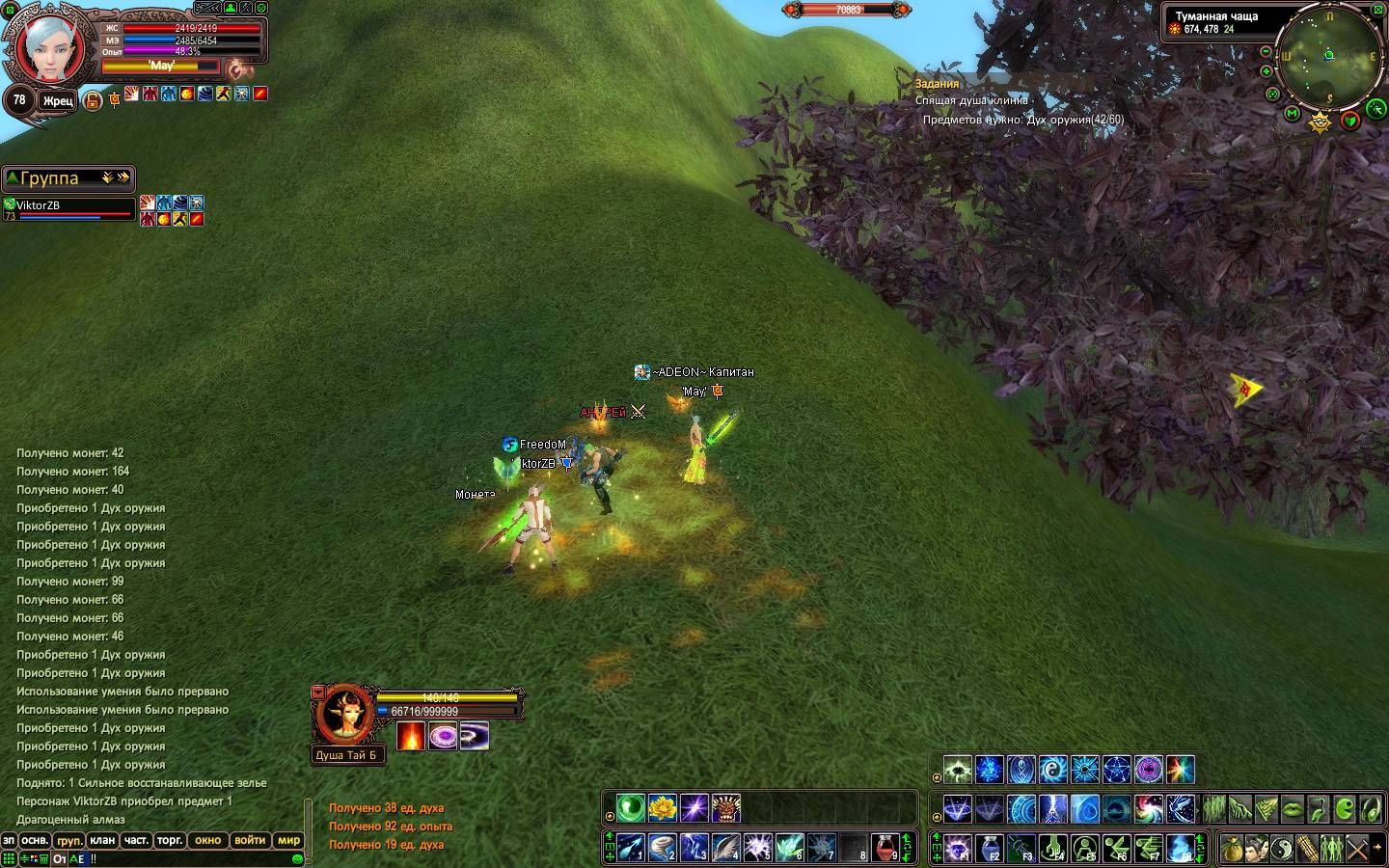Viewport: 1389px width, 868px height.
Task: Open the торг. trade chat tab
Action: click(x=170, y=840)
